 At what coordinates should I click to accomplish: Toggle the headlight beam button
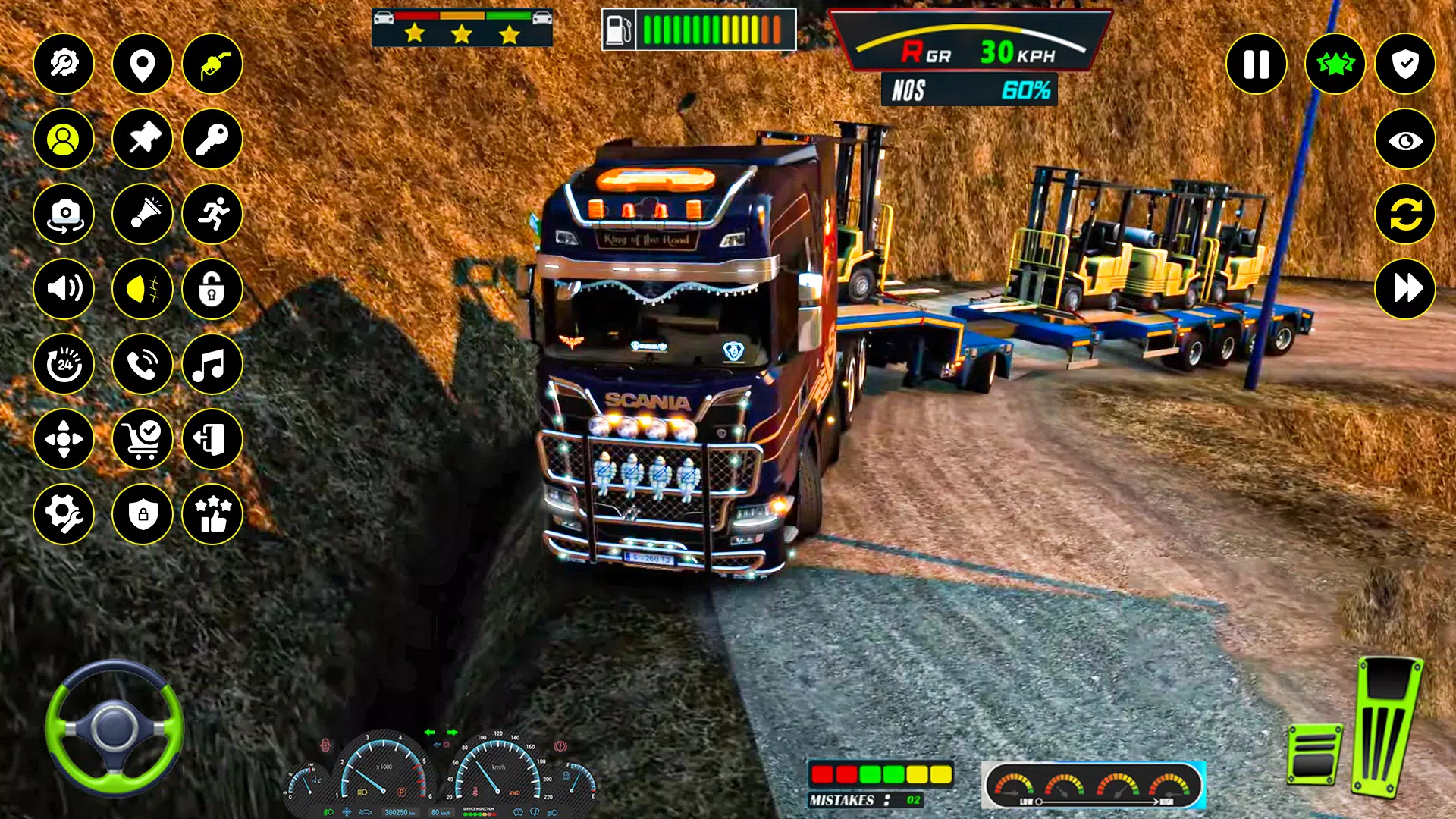tap(142, 289)
